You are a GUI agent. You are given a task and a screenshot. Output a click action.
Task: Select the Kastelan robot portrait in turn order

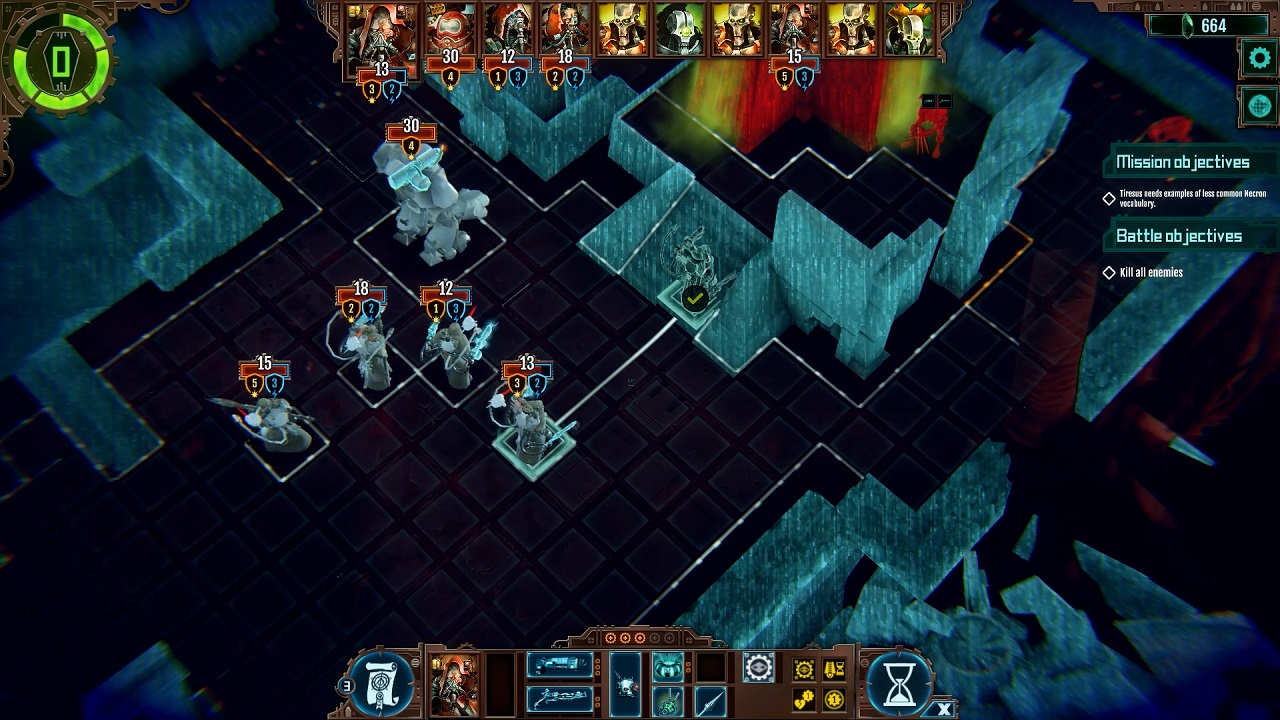click(x=451, y=30)
